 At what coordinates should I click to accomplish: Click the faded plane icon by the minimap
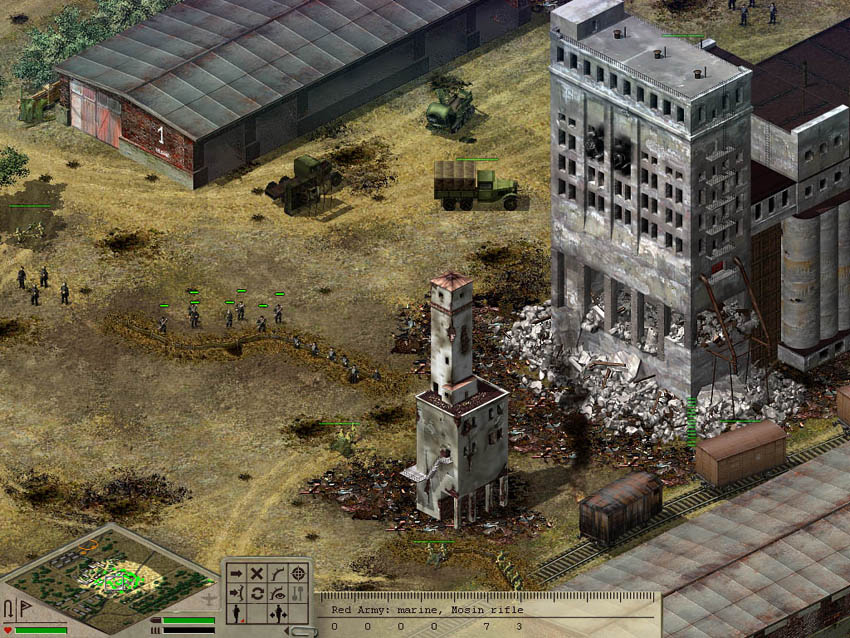coord(208,600)
